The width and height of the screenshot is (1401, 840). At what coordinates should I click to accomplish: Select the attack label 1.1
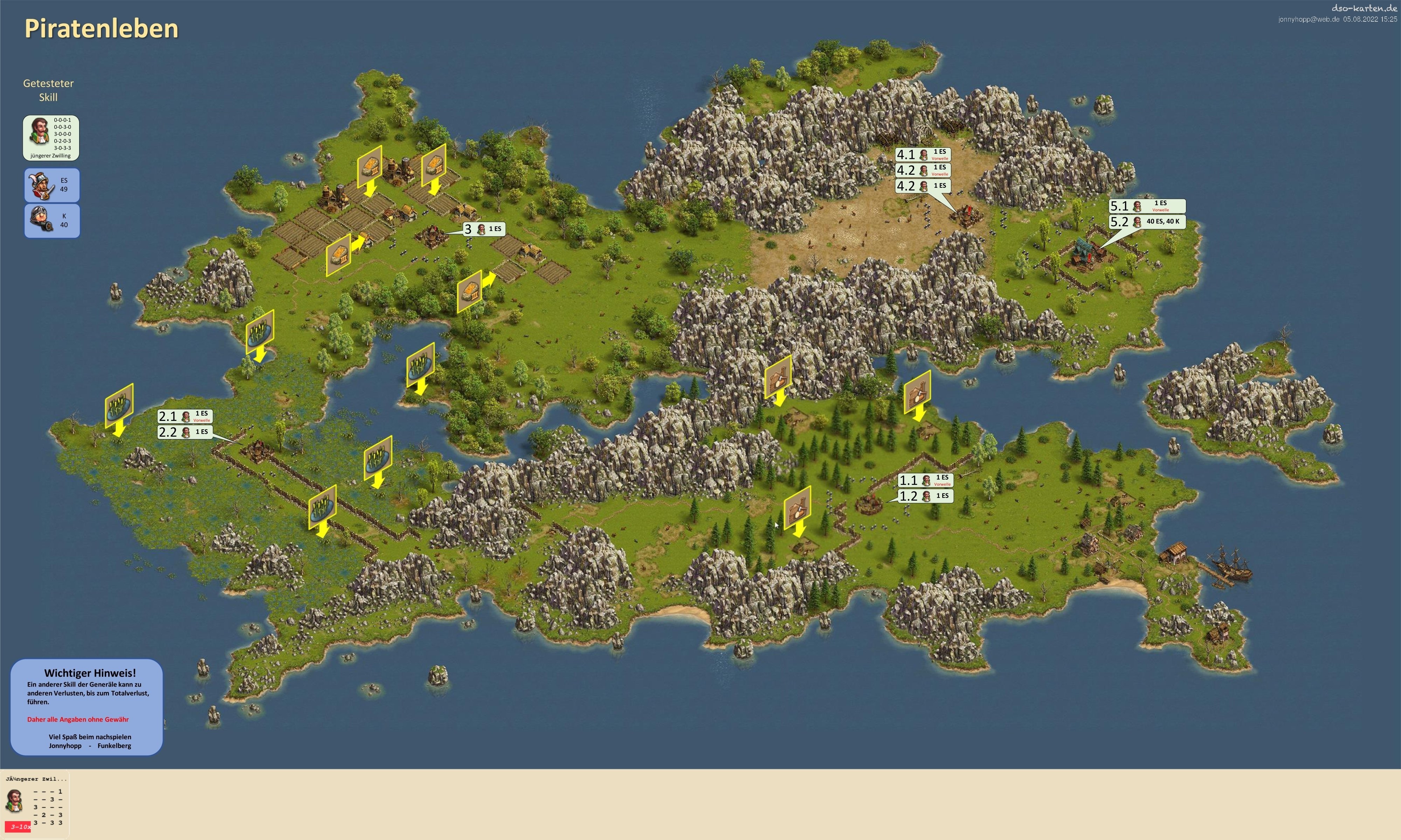pyautogui.click(x=925, y=480)
